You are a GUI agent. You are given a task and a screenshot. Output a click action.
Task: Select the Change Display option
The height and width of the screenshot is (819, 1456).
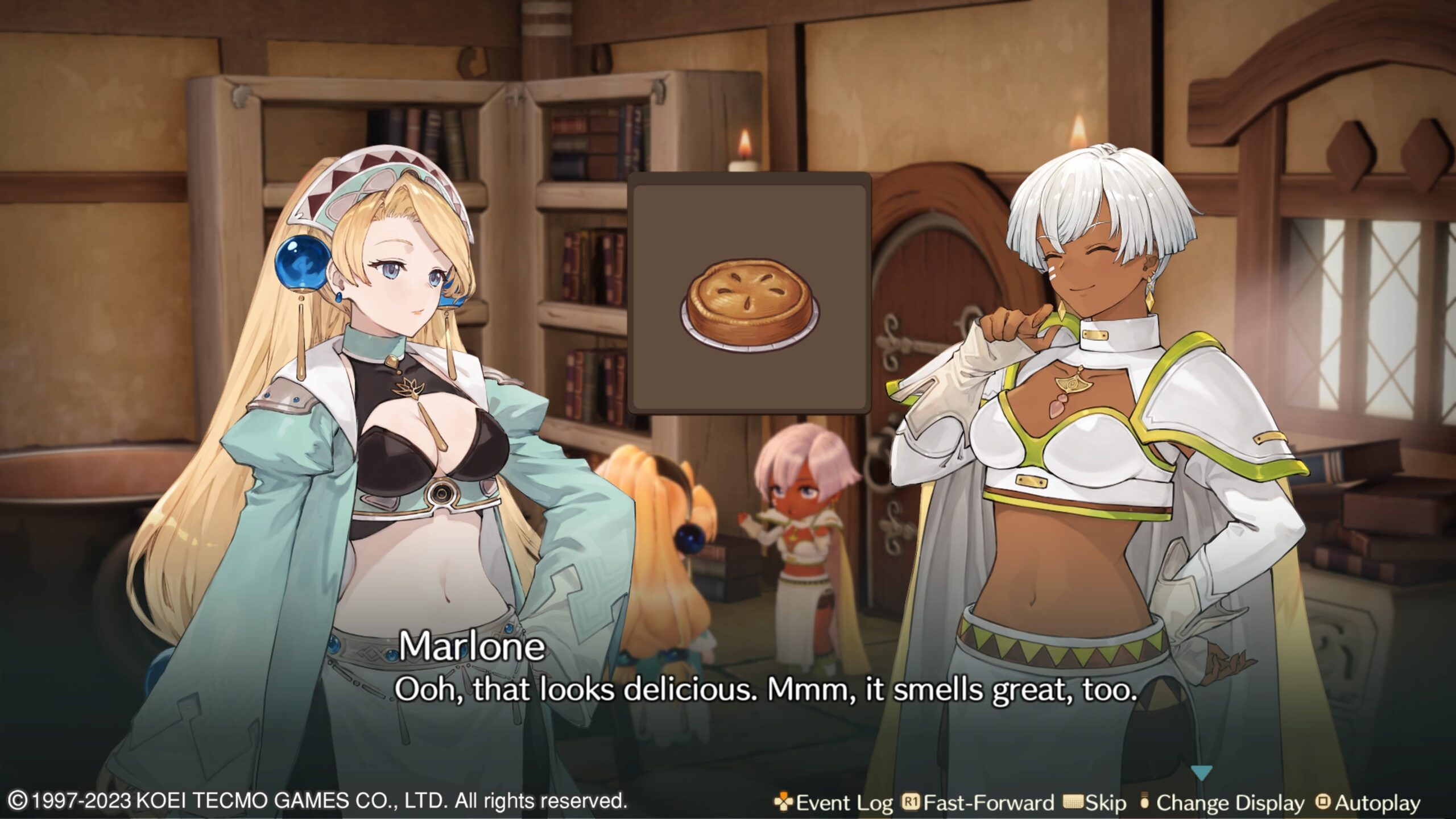pos(1223,803)
